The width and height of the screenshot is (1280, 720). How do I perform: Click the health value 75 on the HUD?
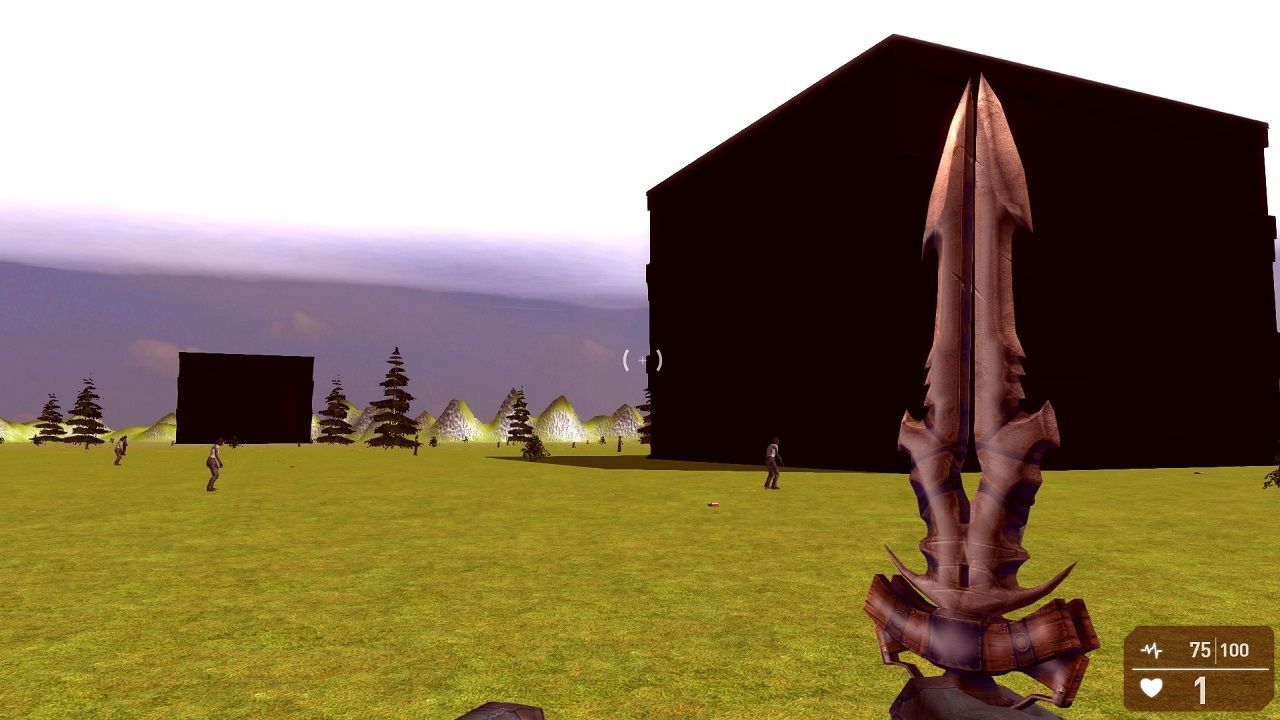pos(1199,650)
